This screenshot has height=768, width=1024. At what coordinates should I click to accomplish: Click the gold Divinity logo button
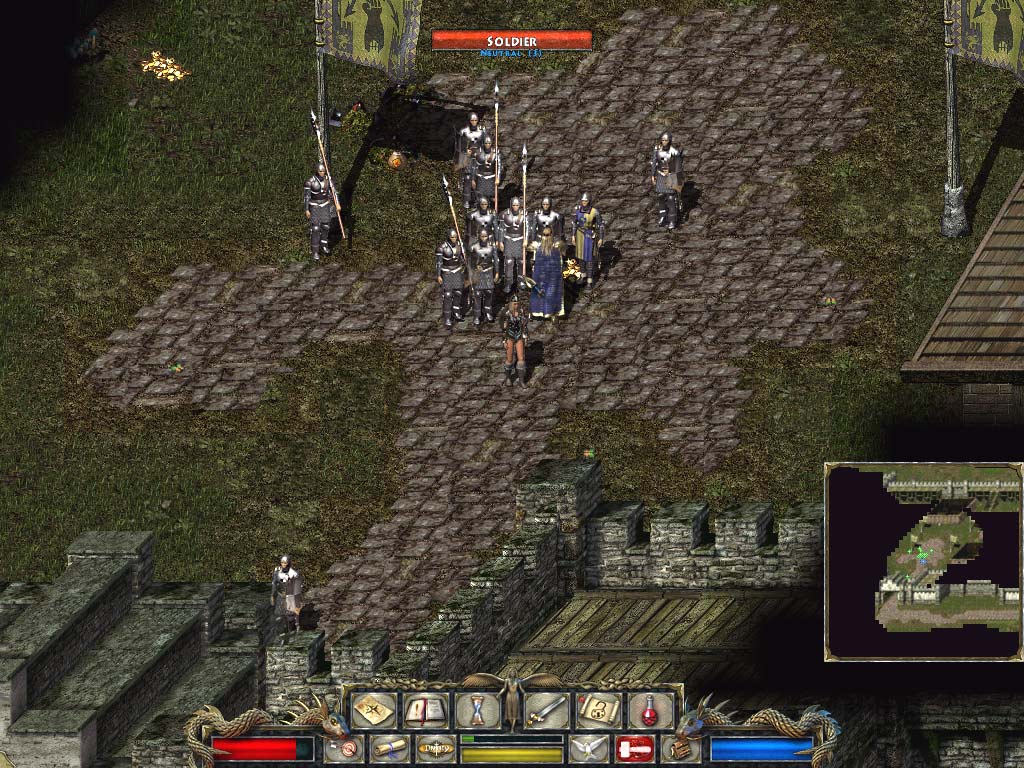tap(435, 747)
